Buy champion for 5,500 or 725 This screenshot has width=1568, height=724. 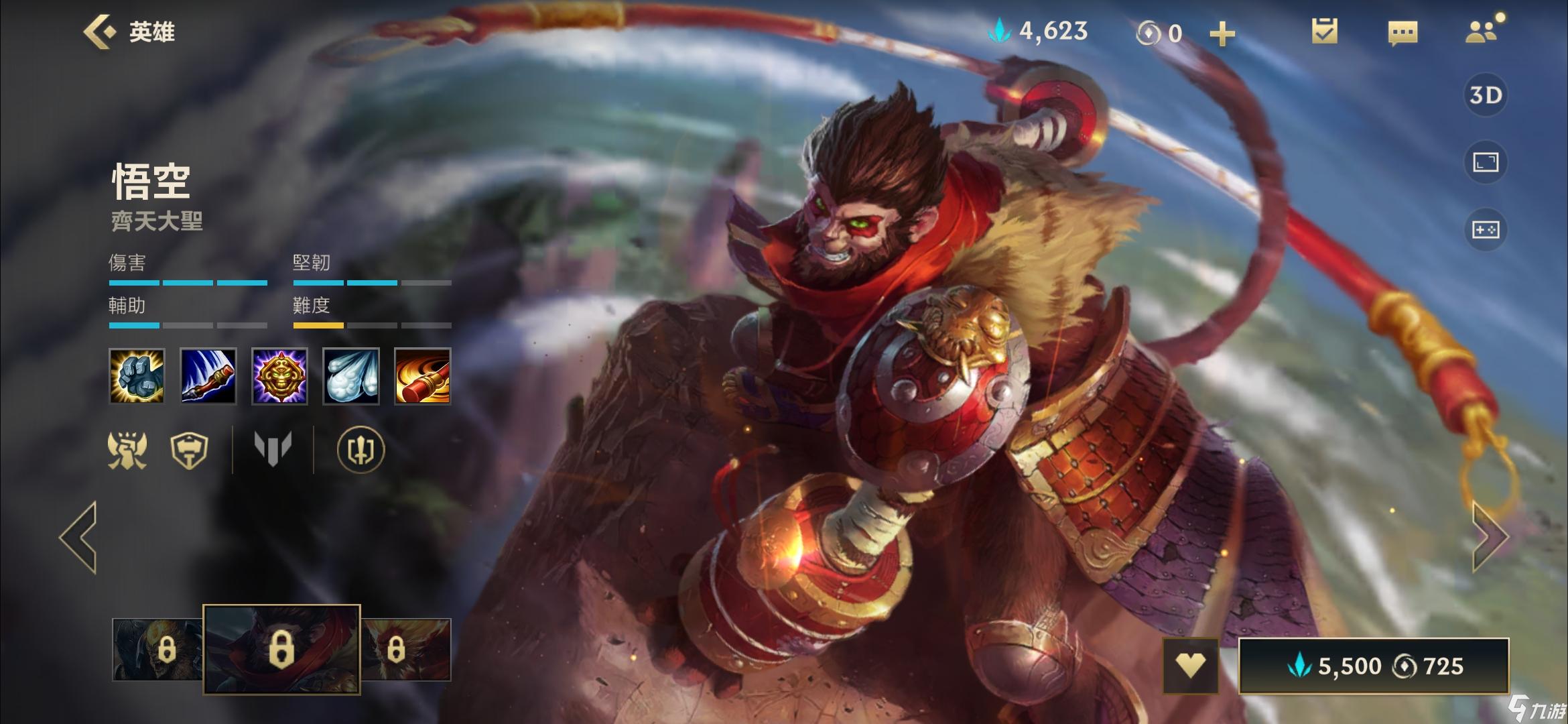(x=1374, y=666)
